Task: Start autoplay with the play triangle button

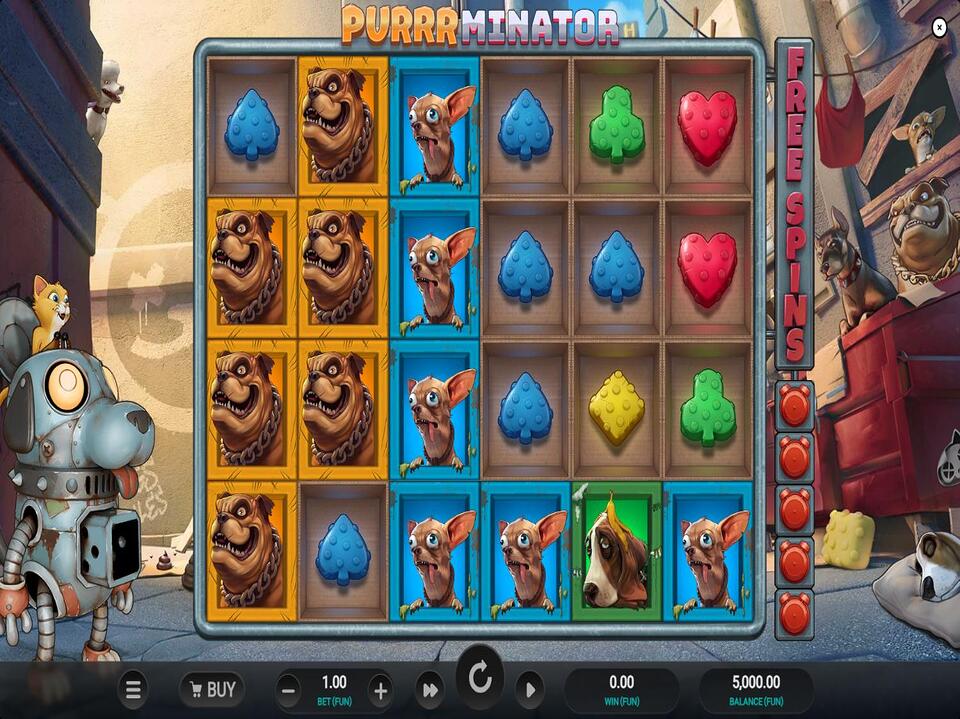Action: [530, 689]
